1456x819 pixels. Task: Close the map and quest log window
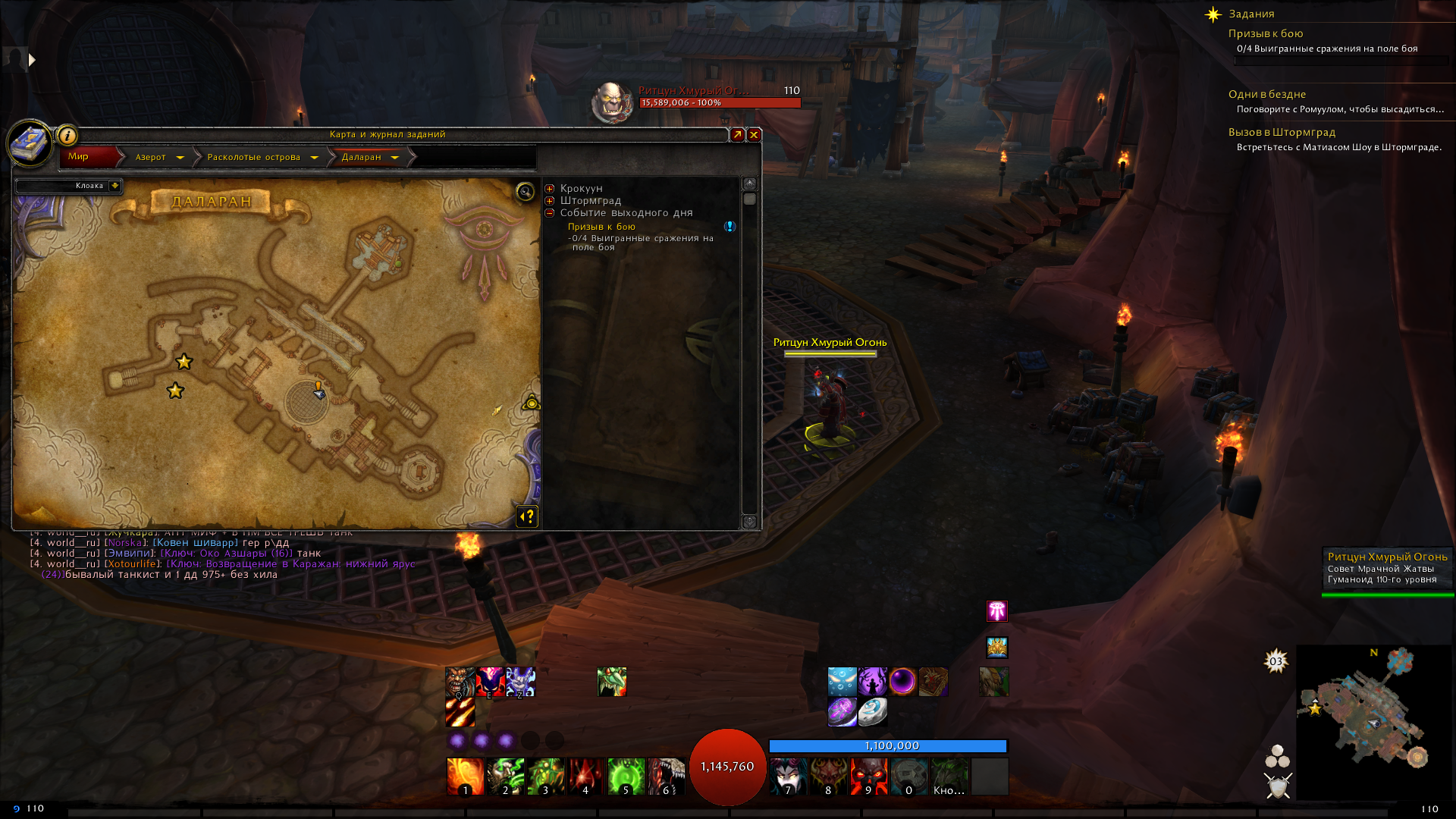coord(754,135)
